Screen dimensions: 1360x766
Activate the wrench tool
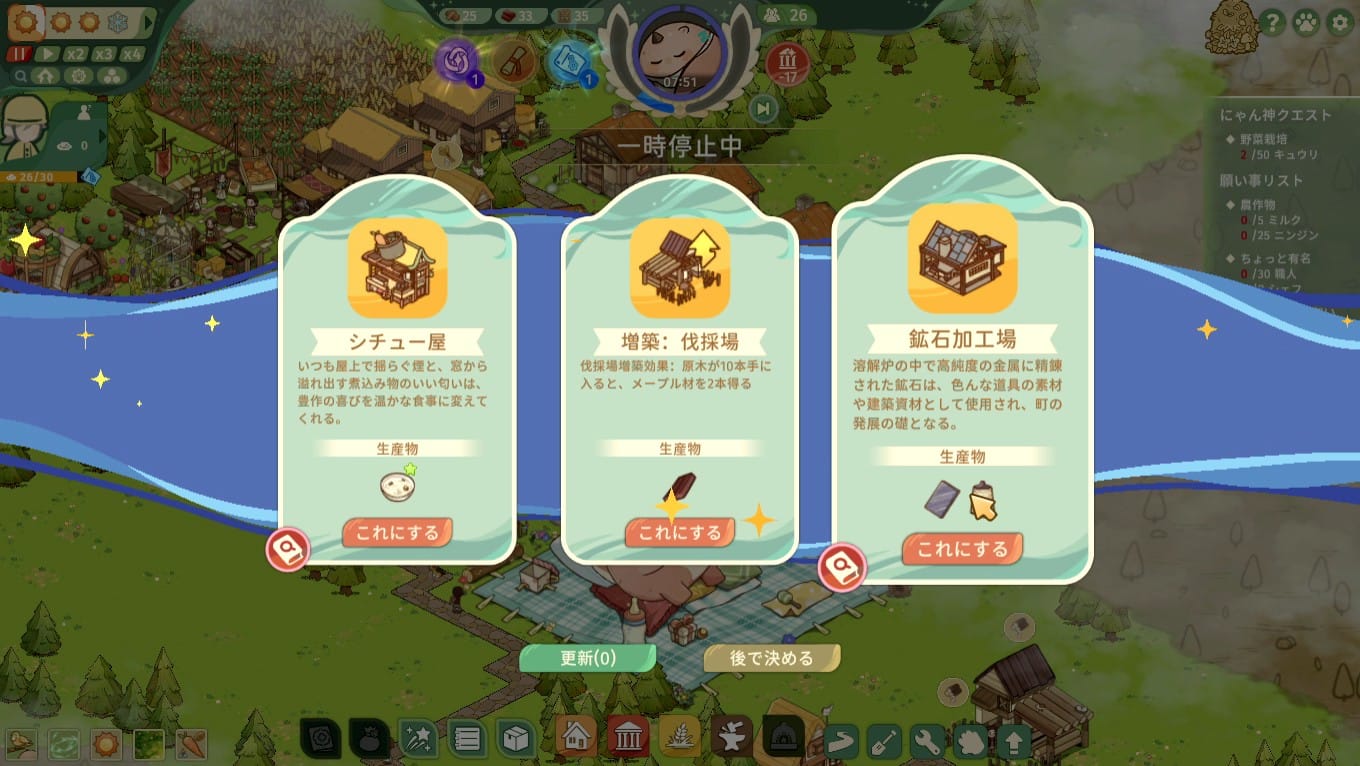coord(928,742)
